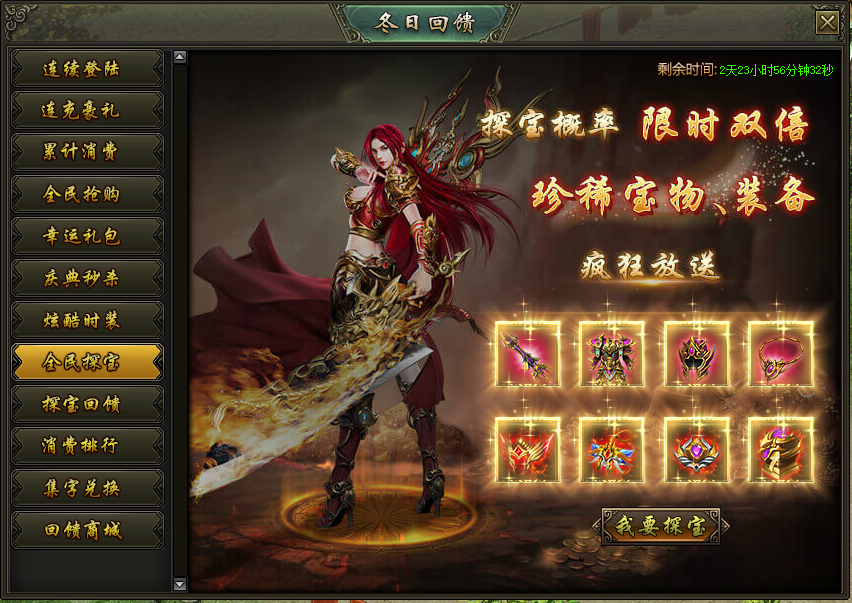
Task: Open the 幸运礼包 tab
Action: [x=87, y=236]
